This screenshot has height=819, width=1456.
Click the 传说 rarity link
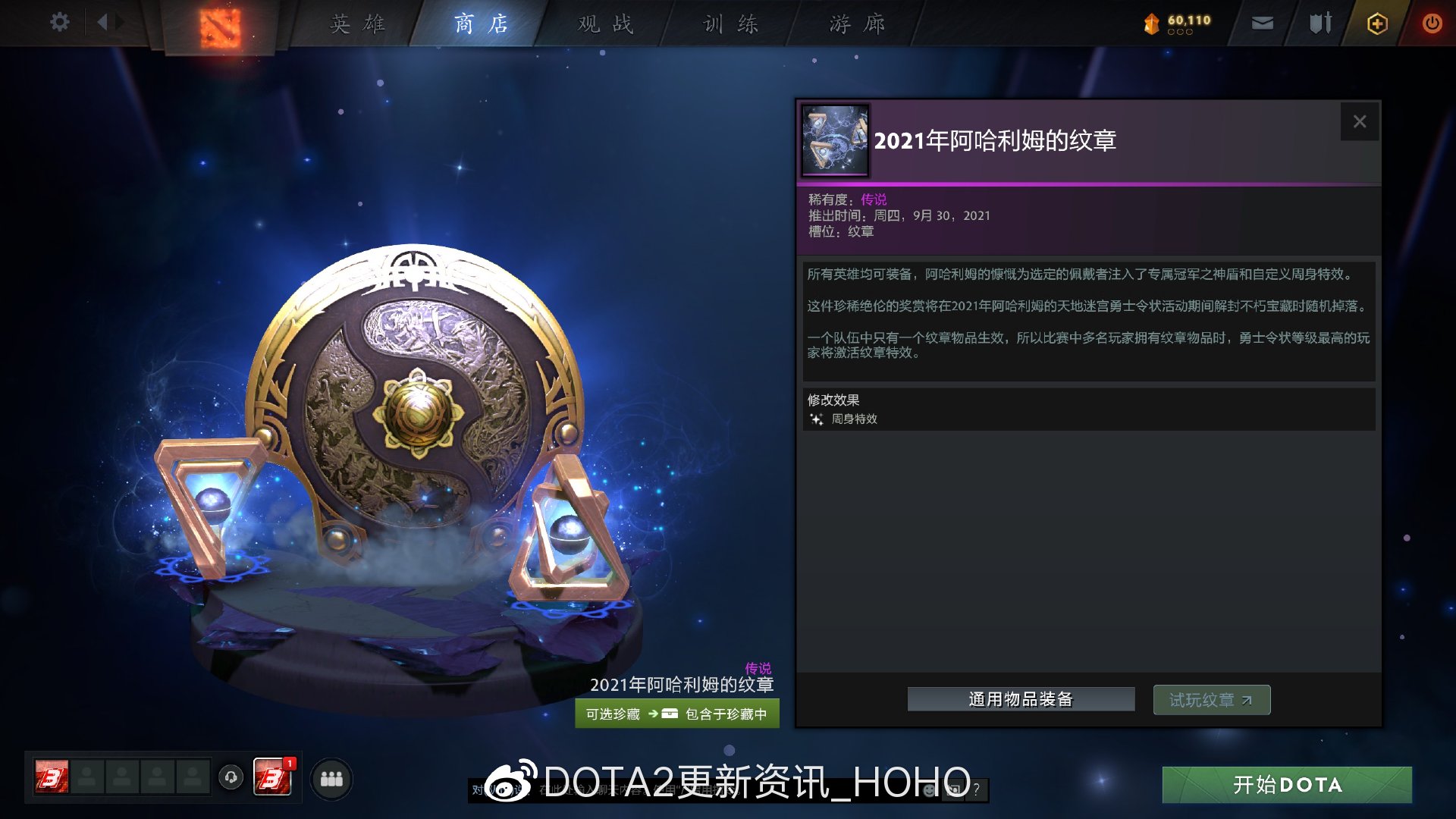click(872, 200)
